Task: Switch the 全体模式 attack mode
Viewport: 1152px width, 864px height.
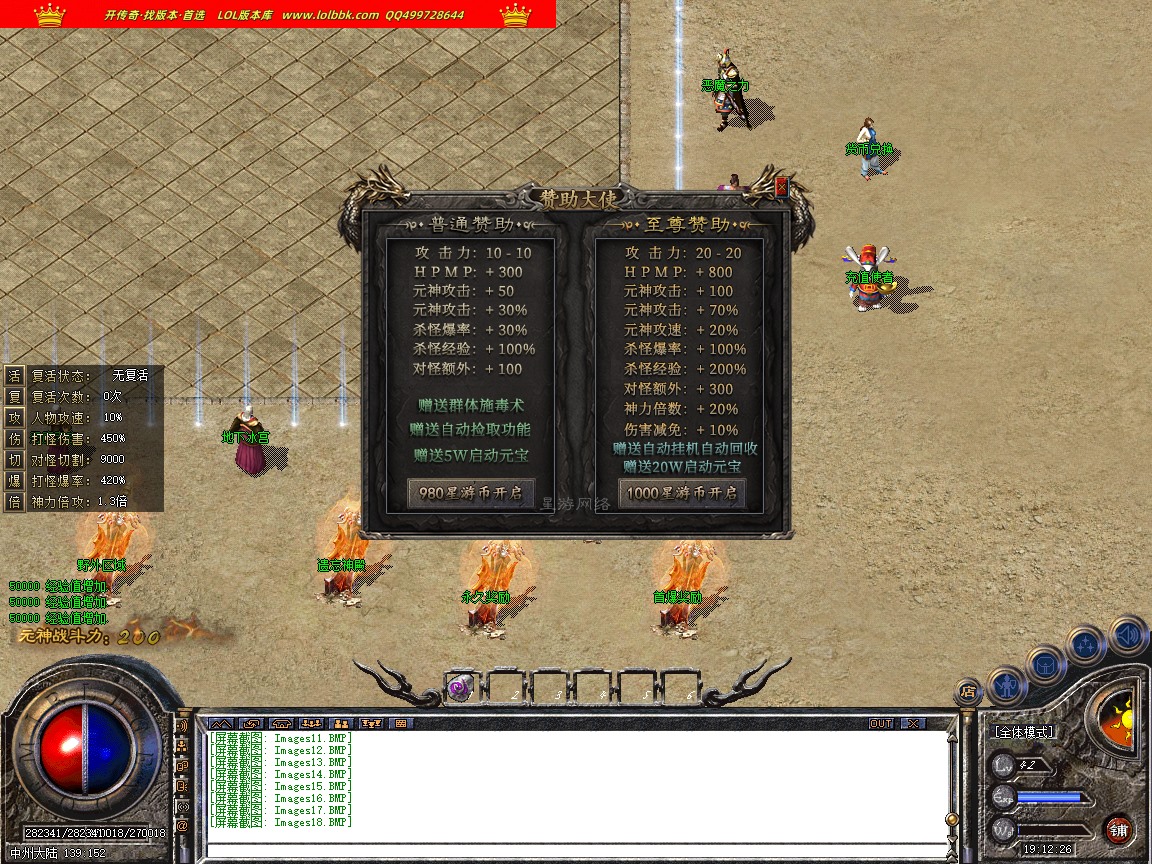Action: (1024, 732)
